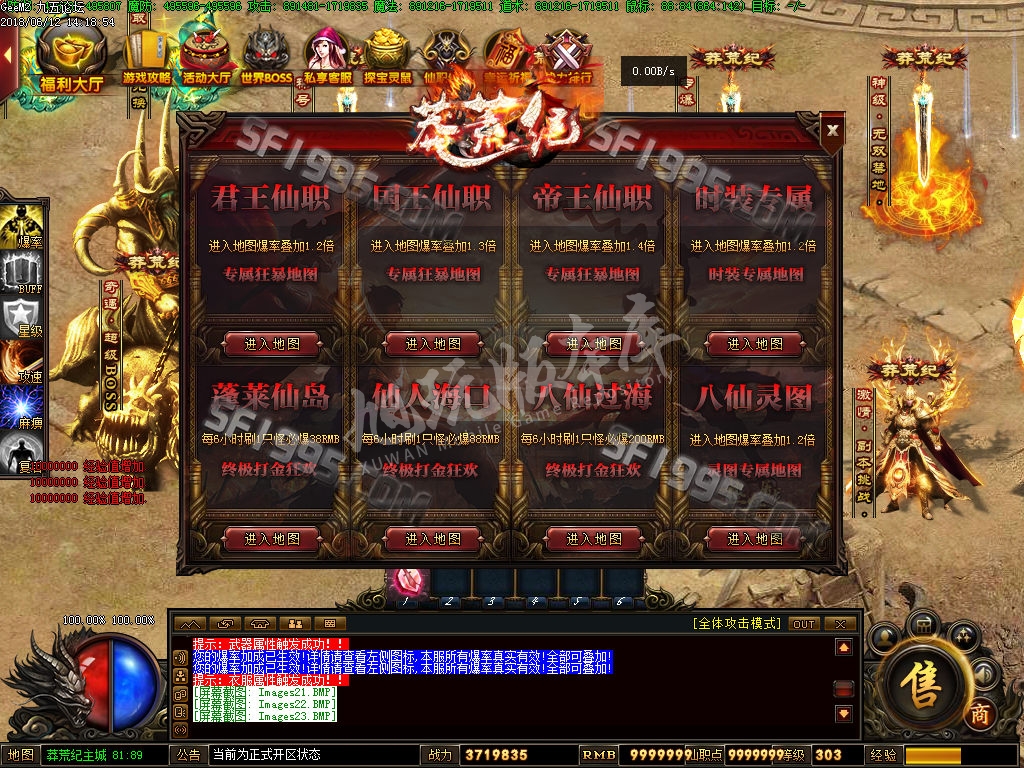Image resolution: width=1024 pixels, height=768 pixels.
Task: Open the 福利大厅 welfare hall
Action: 71,58
